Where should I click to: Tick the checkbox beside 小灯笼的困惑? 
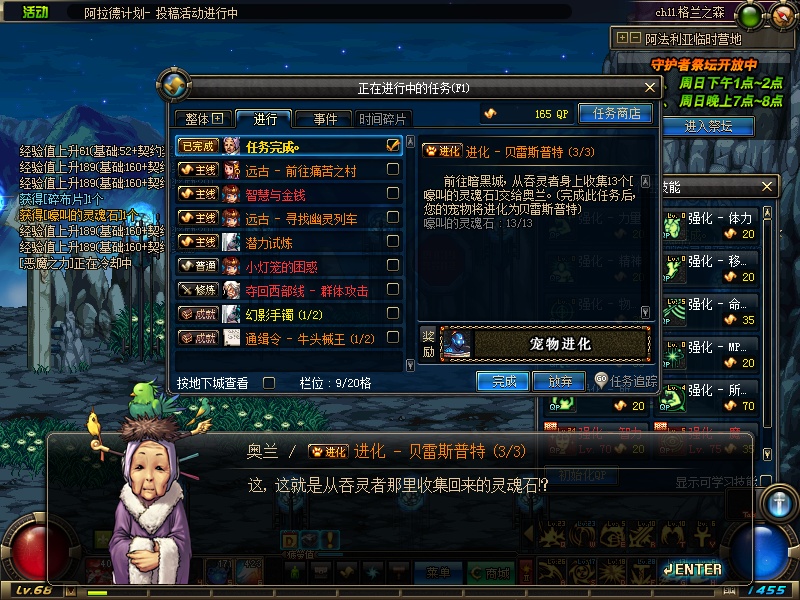click(x=393, y=266)
